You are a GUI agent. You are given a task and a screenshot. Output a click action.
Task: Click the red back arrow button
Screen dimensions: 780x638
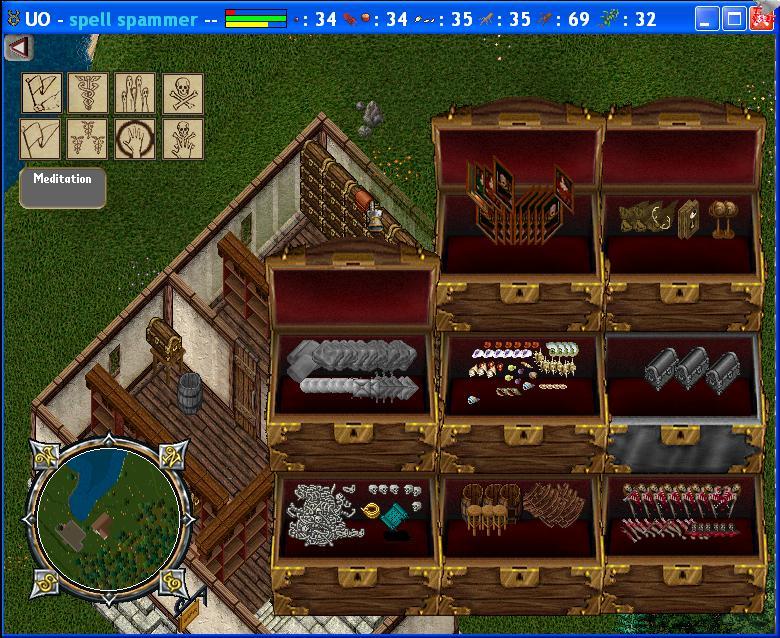(18, 48)
